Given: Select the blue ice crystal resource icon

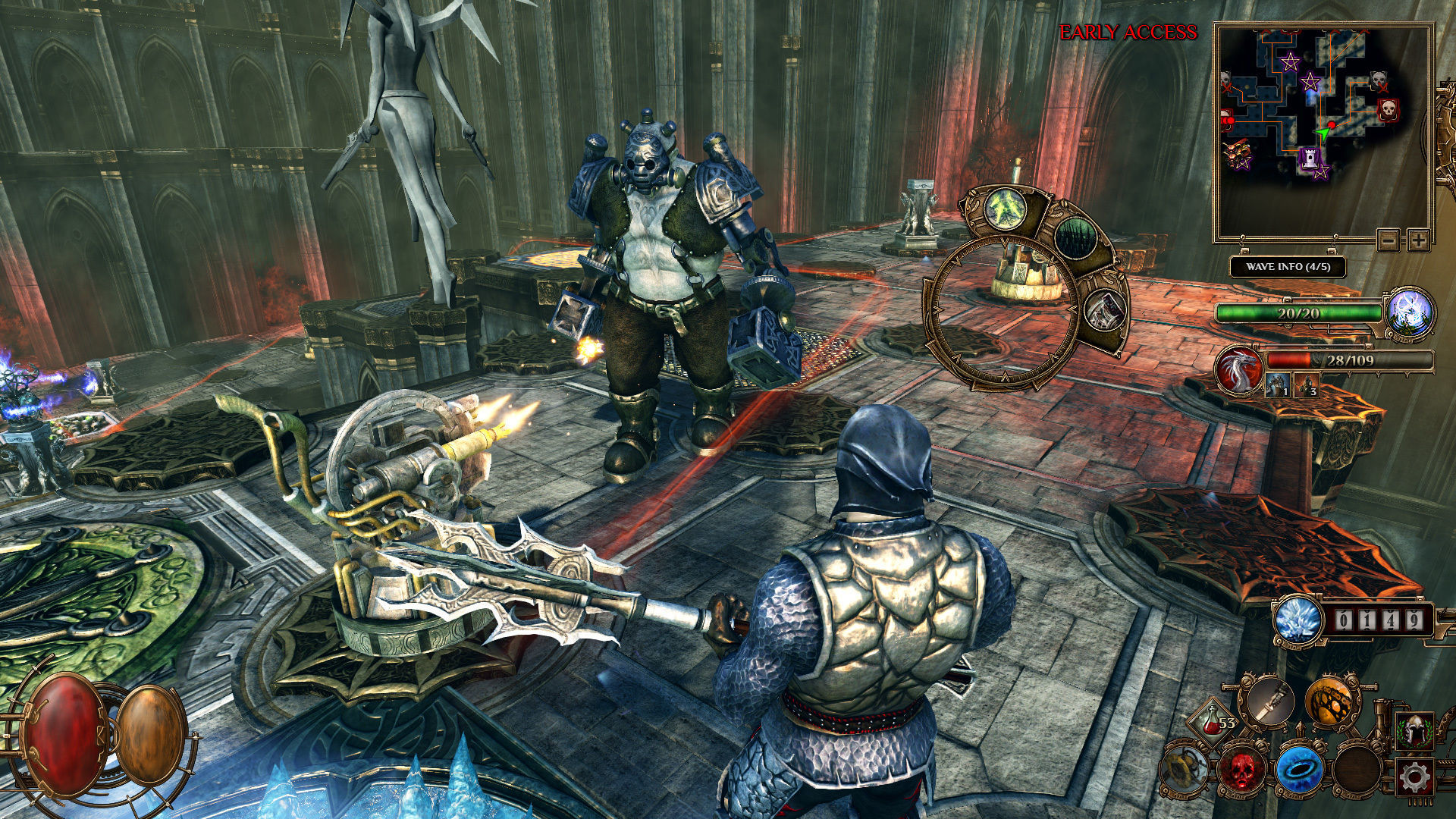Looking at the screenshot, I should coord(1298,620).
